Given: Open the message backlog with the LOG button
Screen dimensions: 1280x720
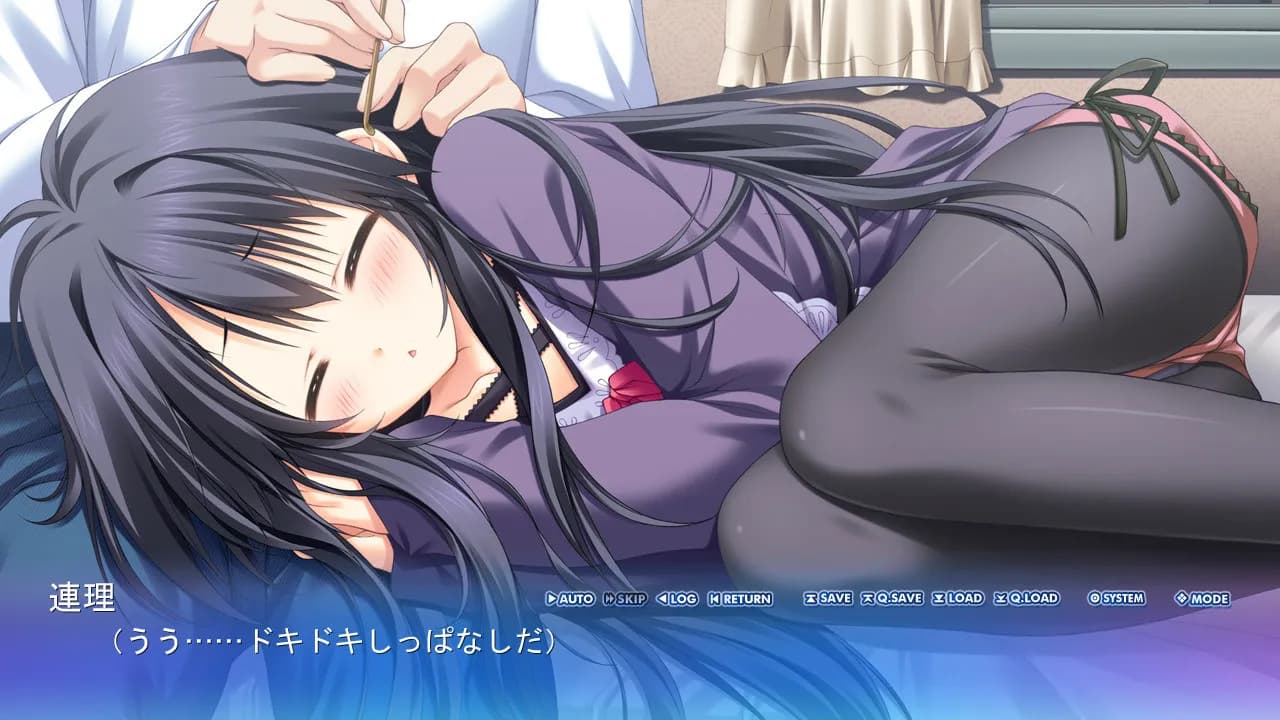Looking at the screenshot, I should pyautogui.click(x=678, y=597).
